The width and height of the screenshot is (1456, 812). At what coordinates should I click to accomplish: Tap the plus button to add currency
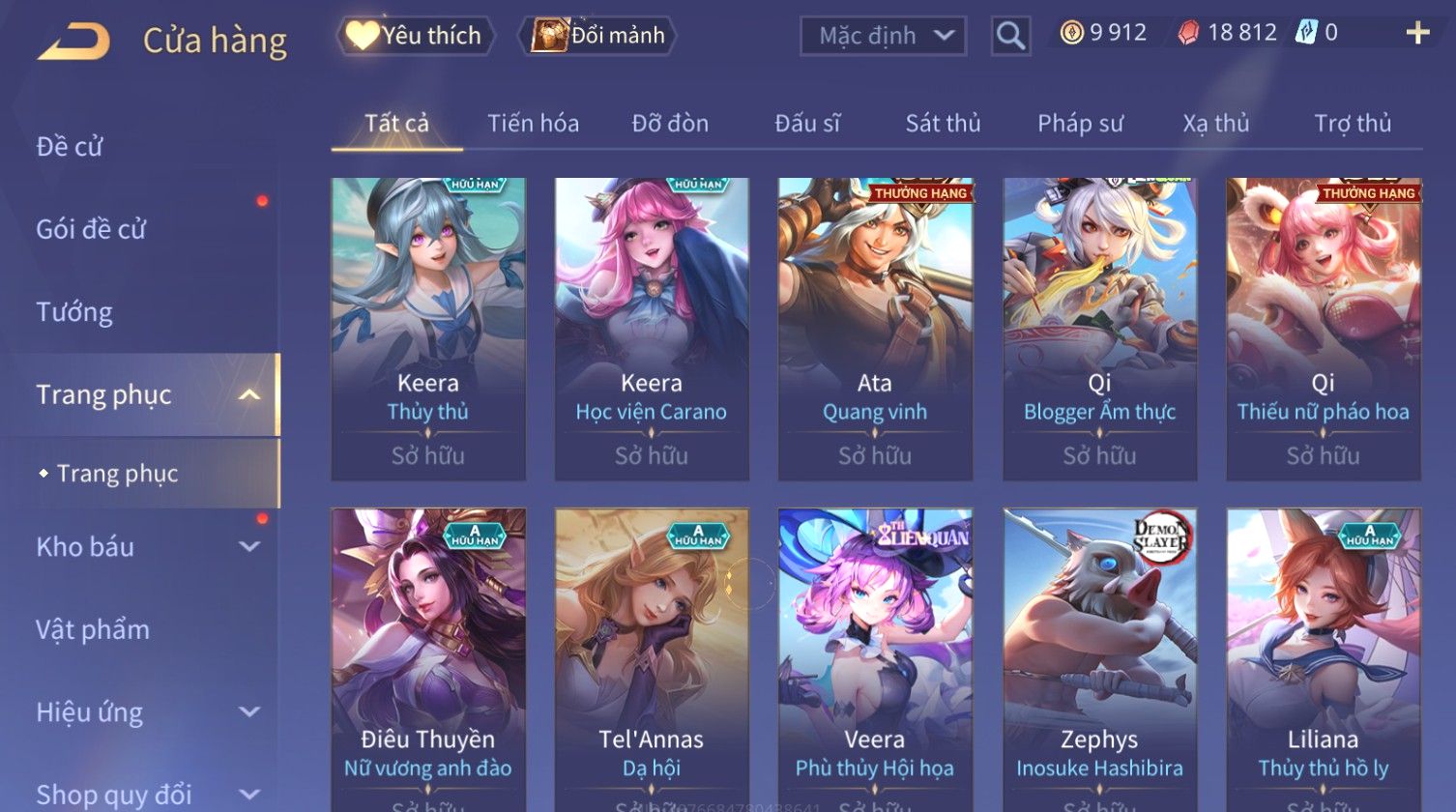point(1417,34)
